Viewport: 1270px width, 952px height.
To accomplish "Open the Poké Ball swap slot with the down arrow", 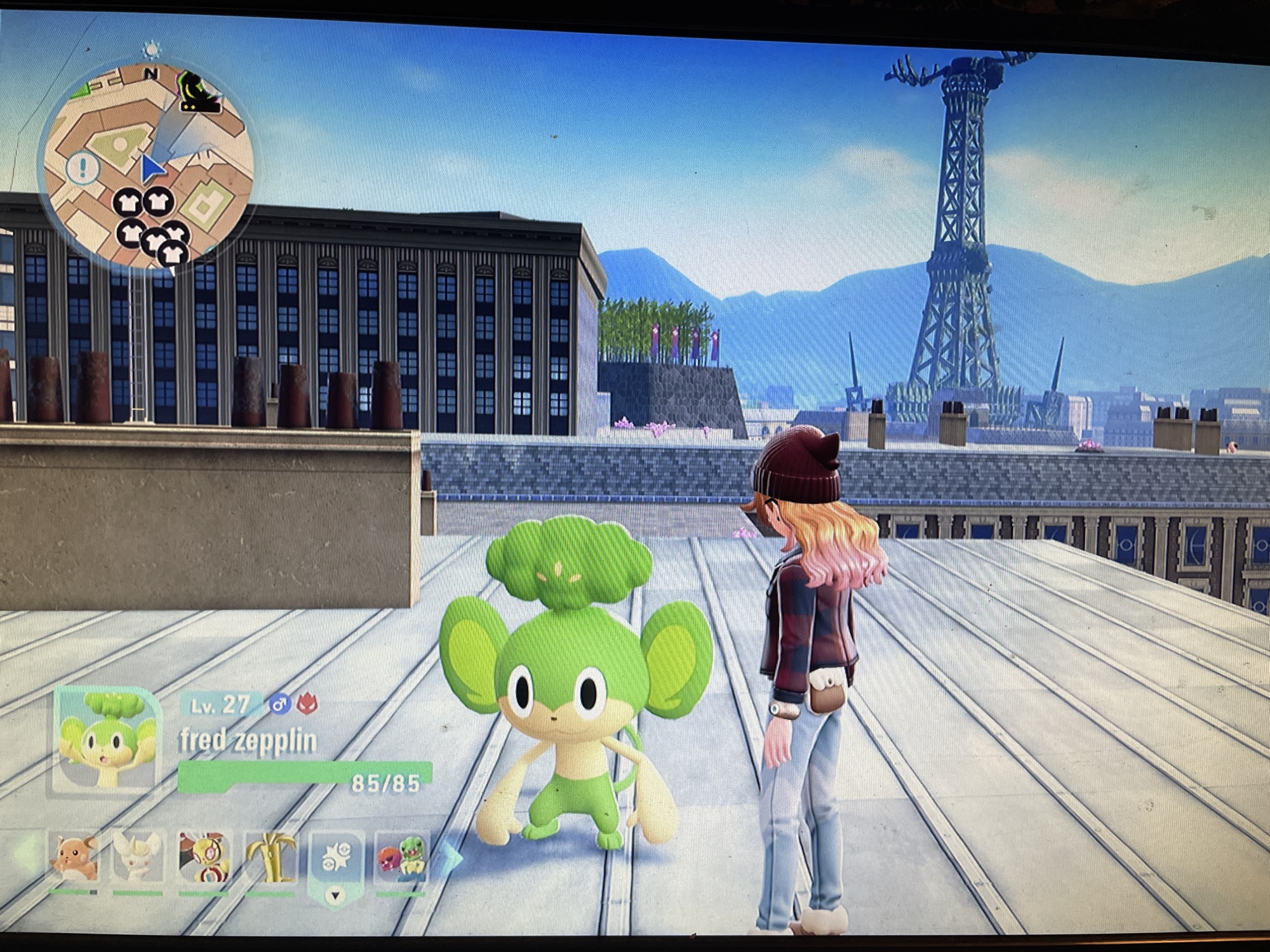I will click(337, 864).
